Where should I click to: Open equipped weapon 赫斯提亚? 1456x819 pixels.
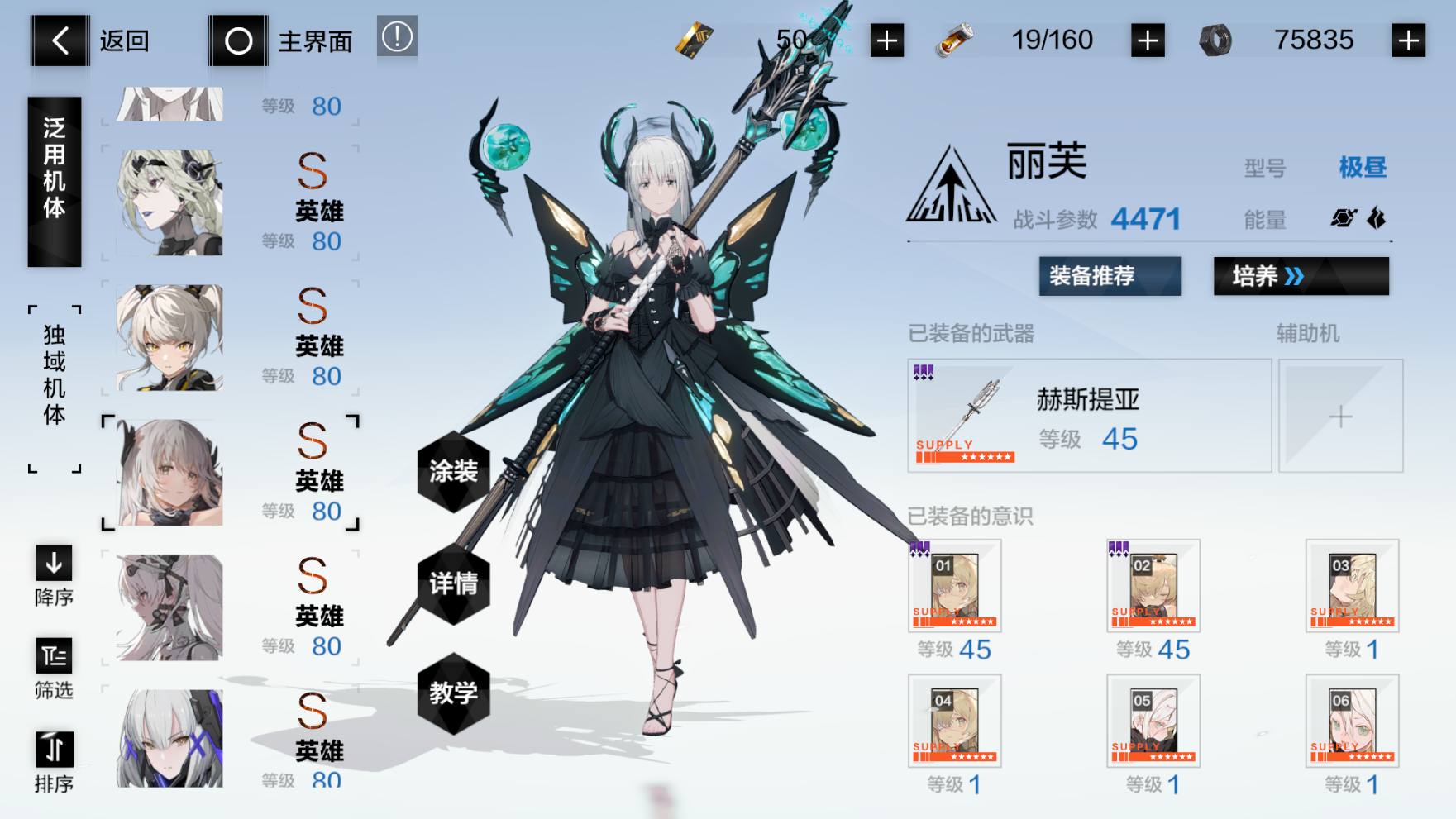tap(1088, 413)
